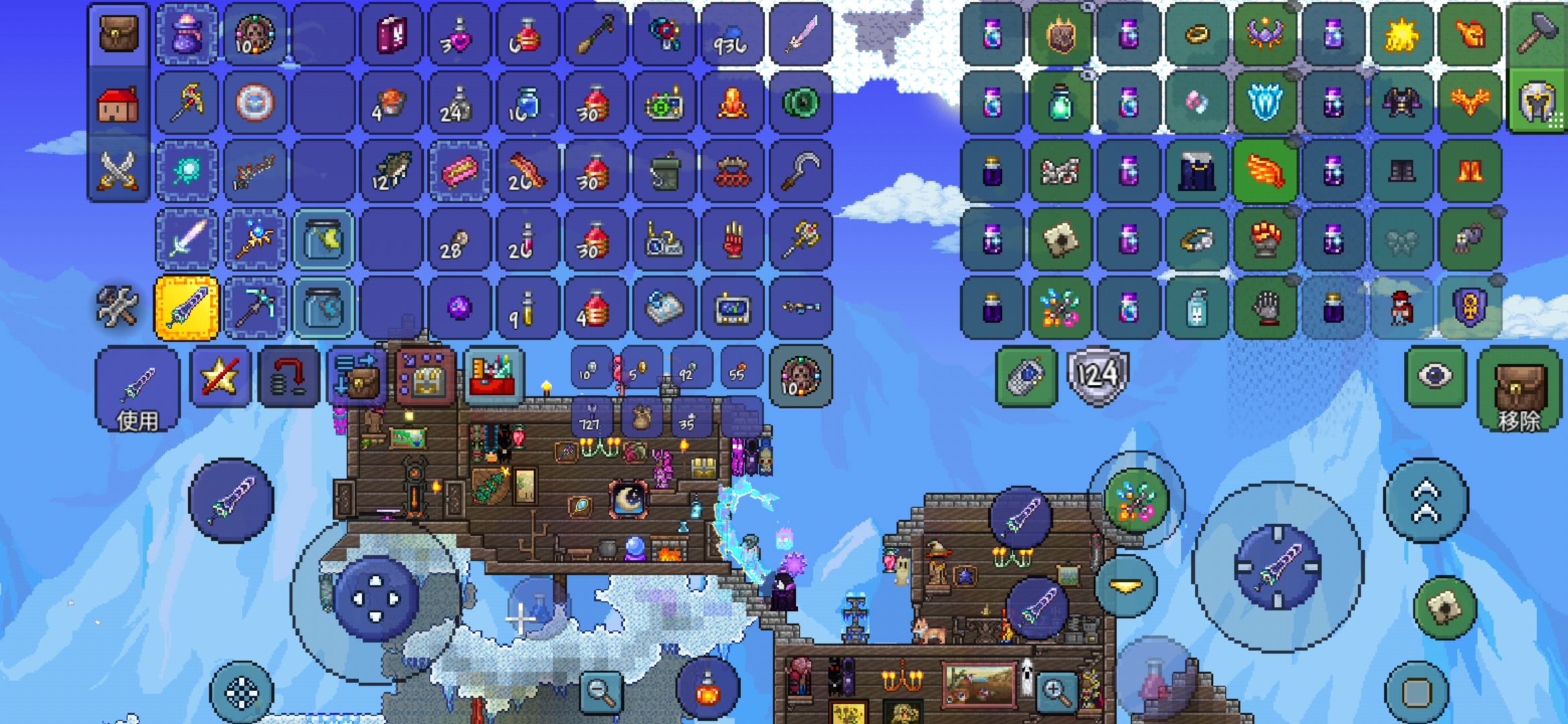Viewport: 1568px width, 724px height.
Task: Switch to the red house housing tab
Action: coord(119,104)
